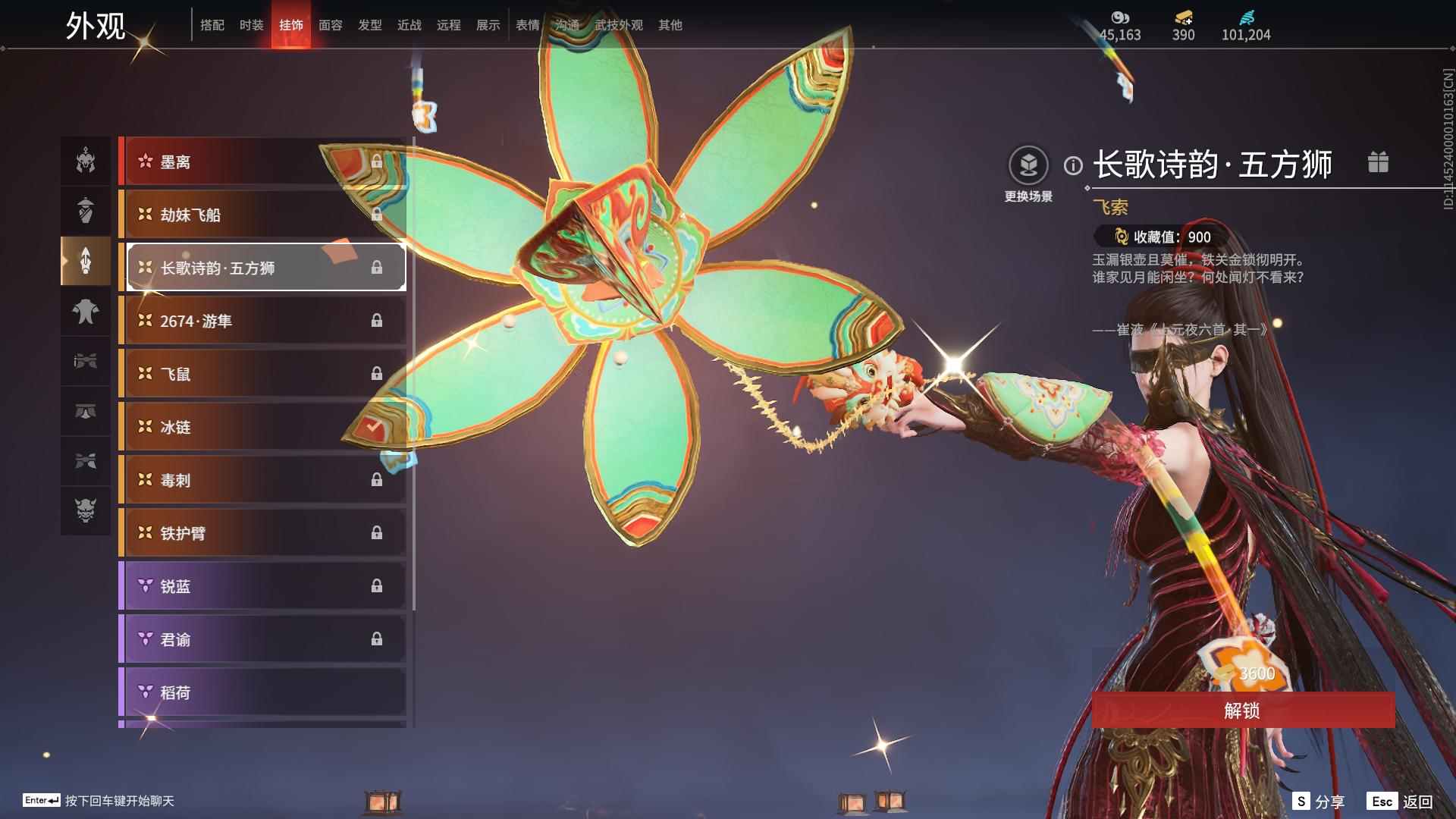Show item info via the circled i icon
This screenshot has height=819, width=1456.
(1073, 165)
